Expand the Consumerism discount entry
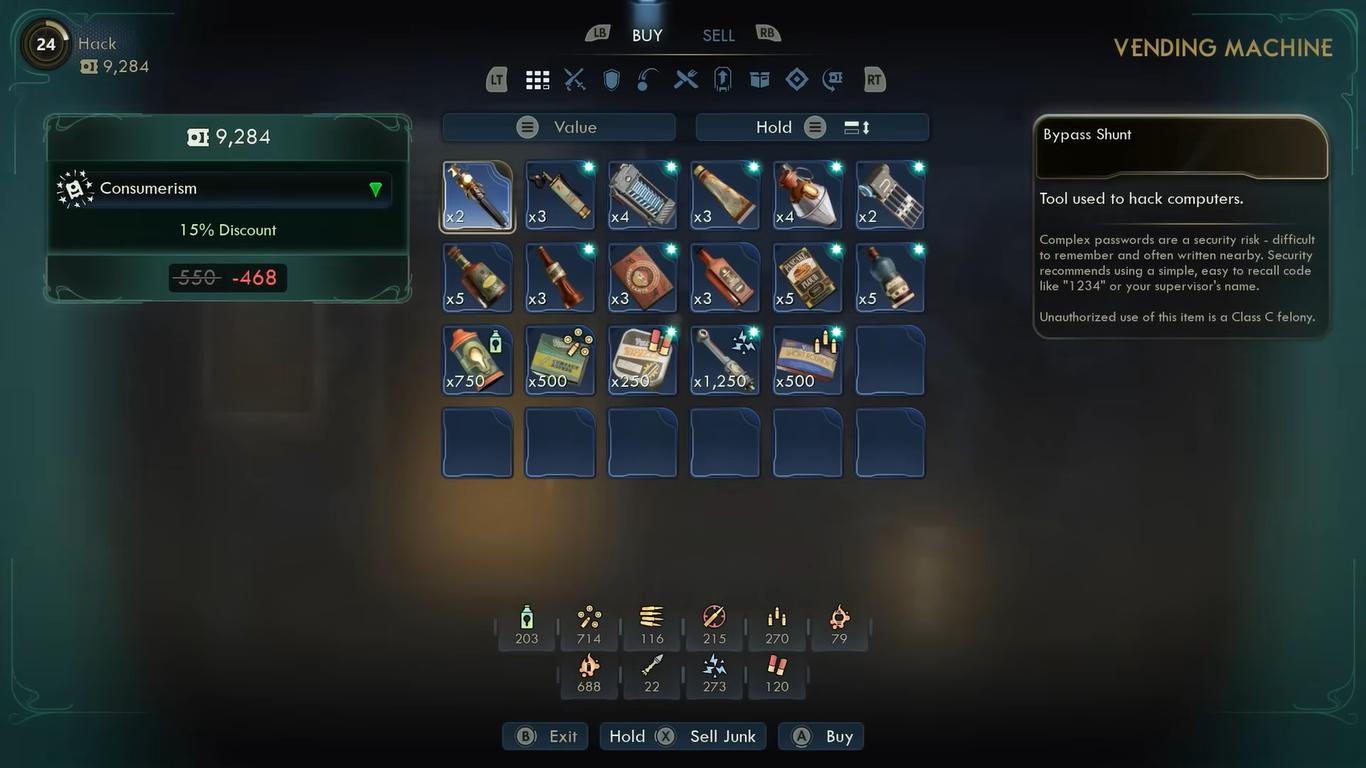This screenshot has height=768, width=1366. point(375,189)
